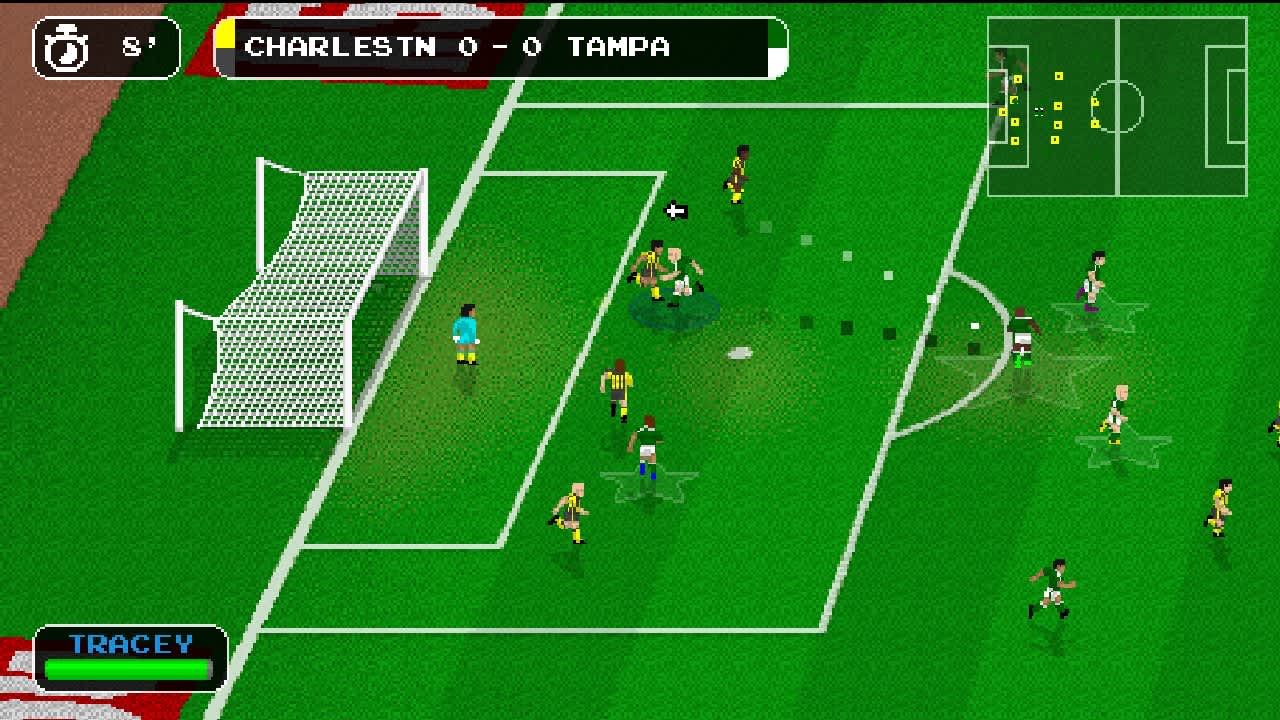Select the white cursor arrow icon
1280x720 pixels.
point(676,210)
